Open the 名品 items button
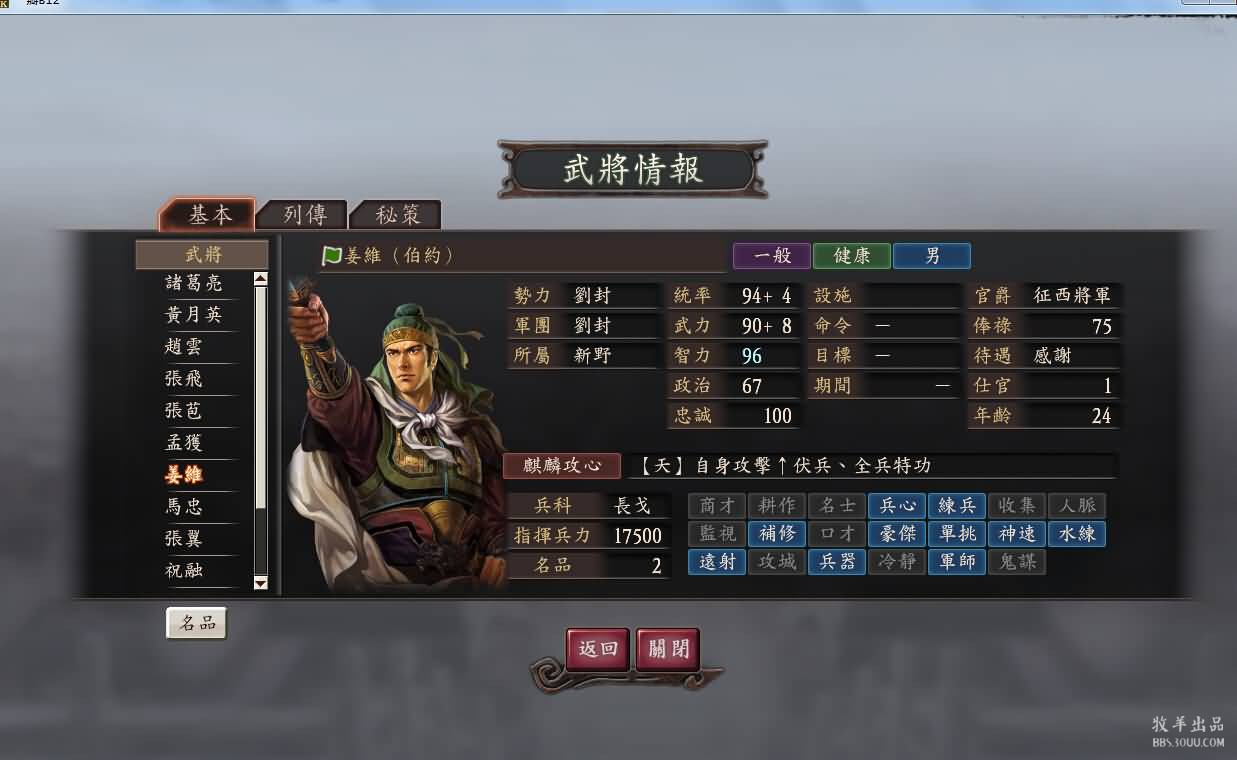Viewport: 1237px width, 760px height. 196,623
